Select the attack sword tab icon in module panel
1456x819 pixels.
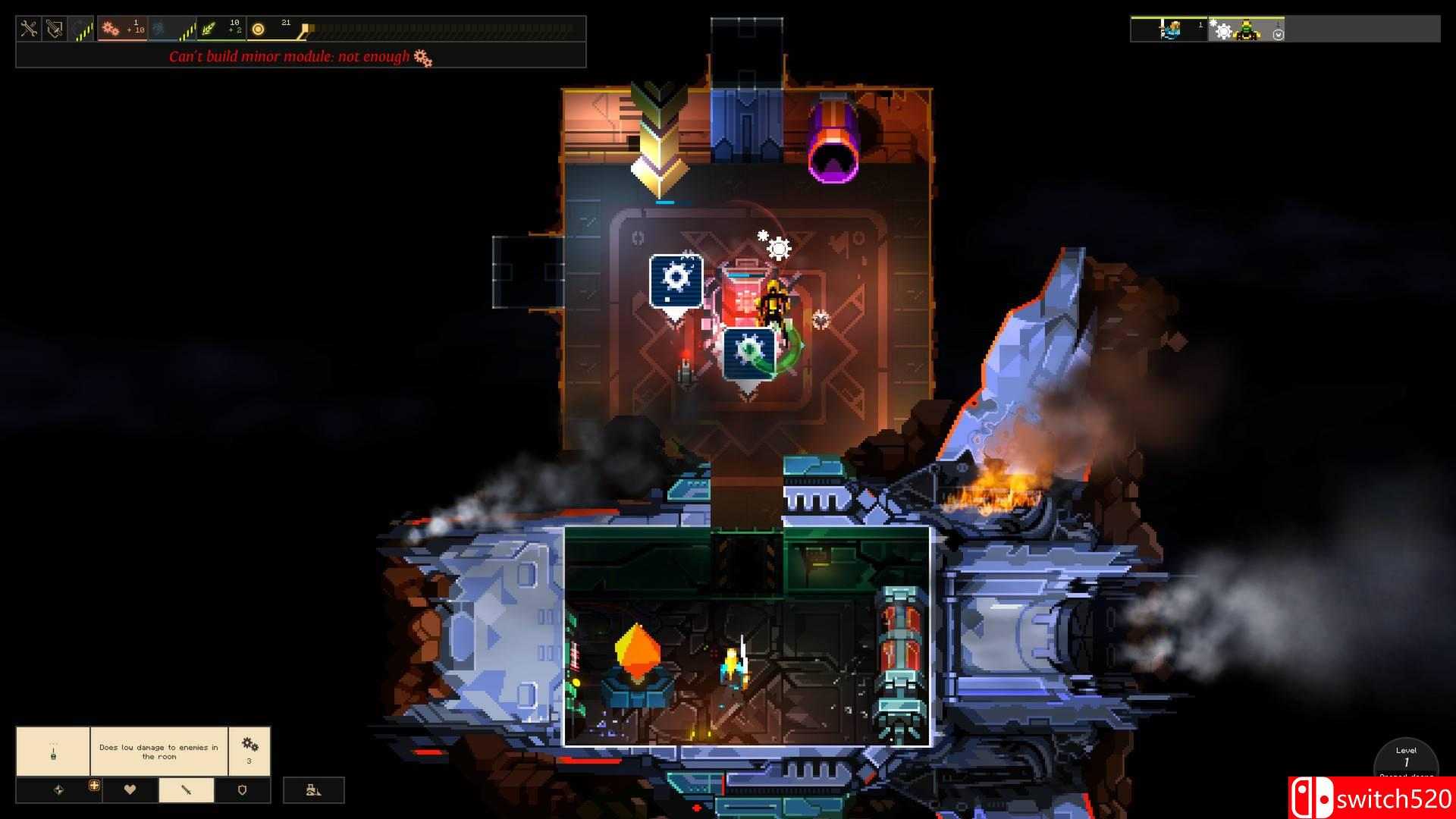click(186, 789)
